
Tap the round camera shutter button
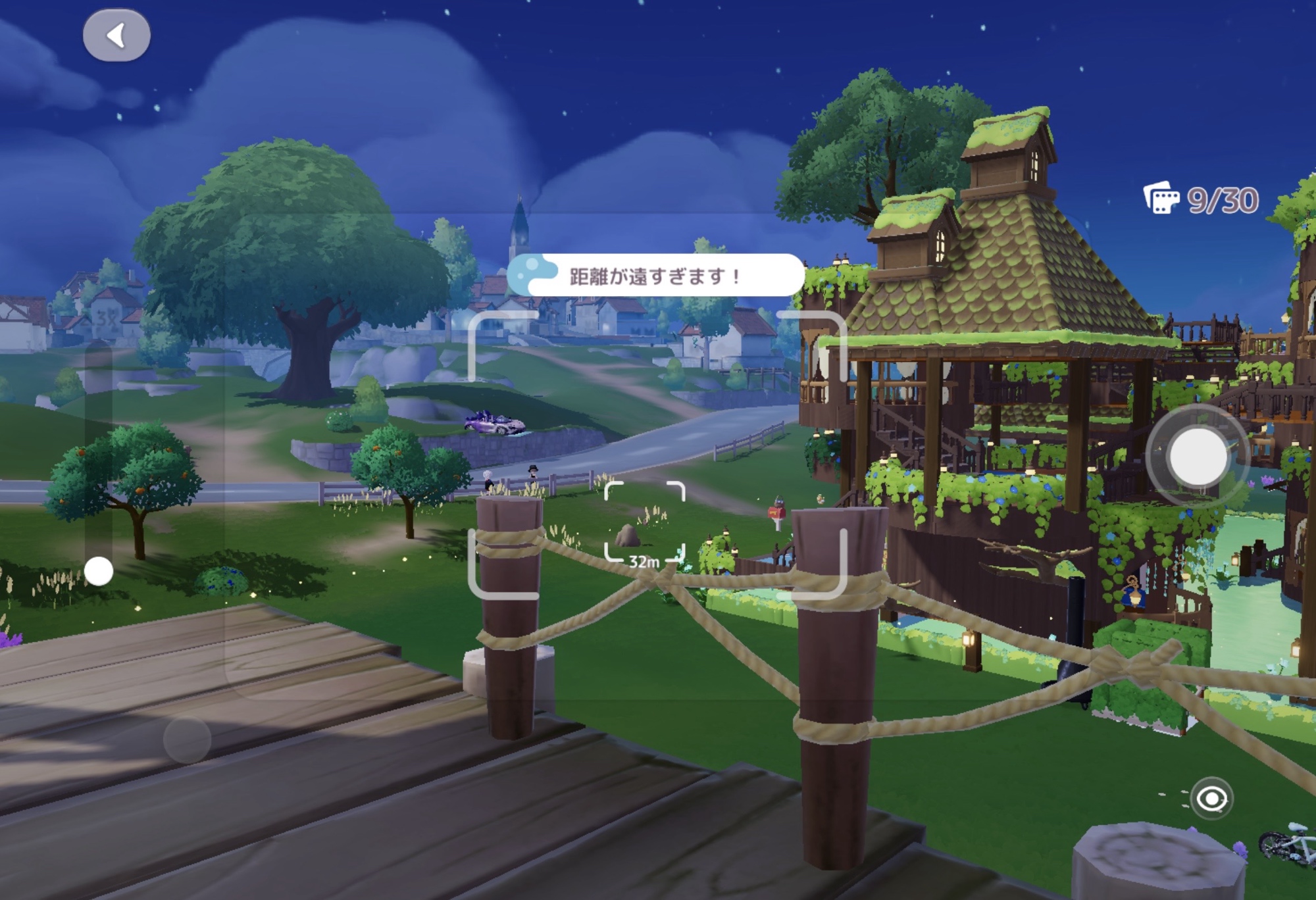(x=1198, y=457)
